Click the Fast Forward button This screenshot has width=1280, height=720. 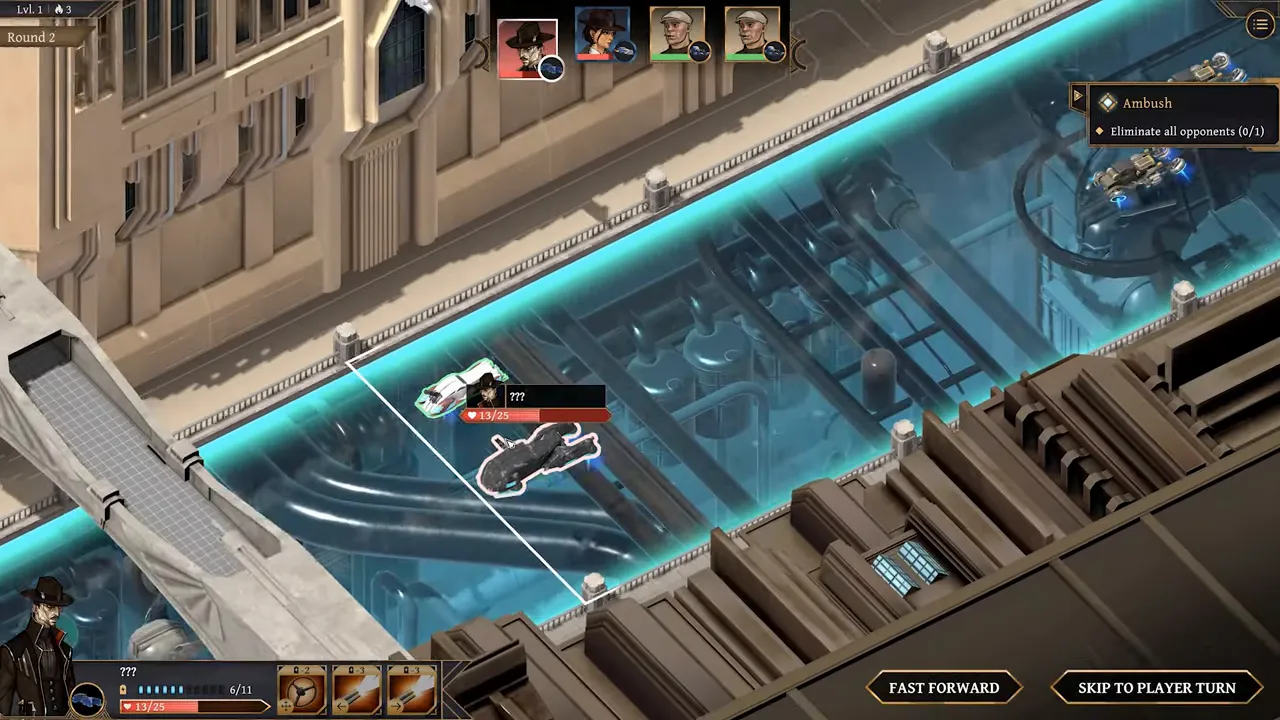(x=944, y=688)
